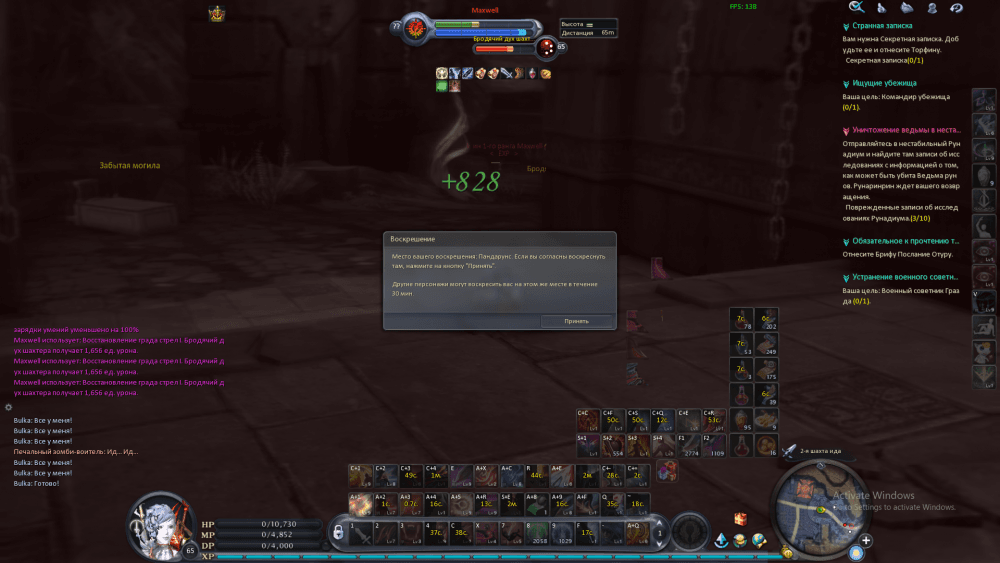Click the round emblem button right of the hotbar
The height and width of the screenshot is (563, 1000).
(689, 533)
